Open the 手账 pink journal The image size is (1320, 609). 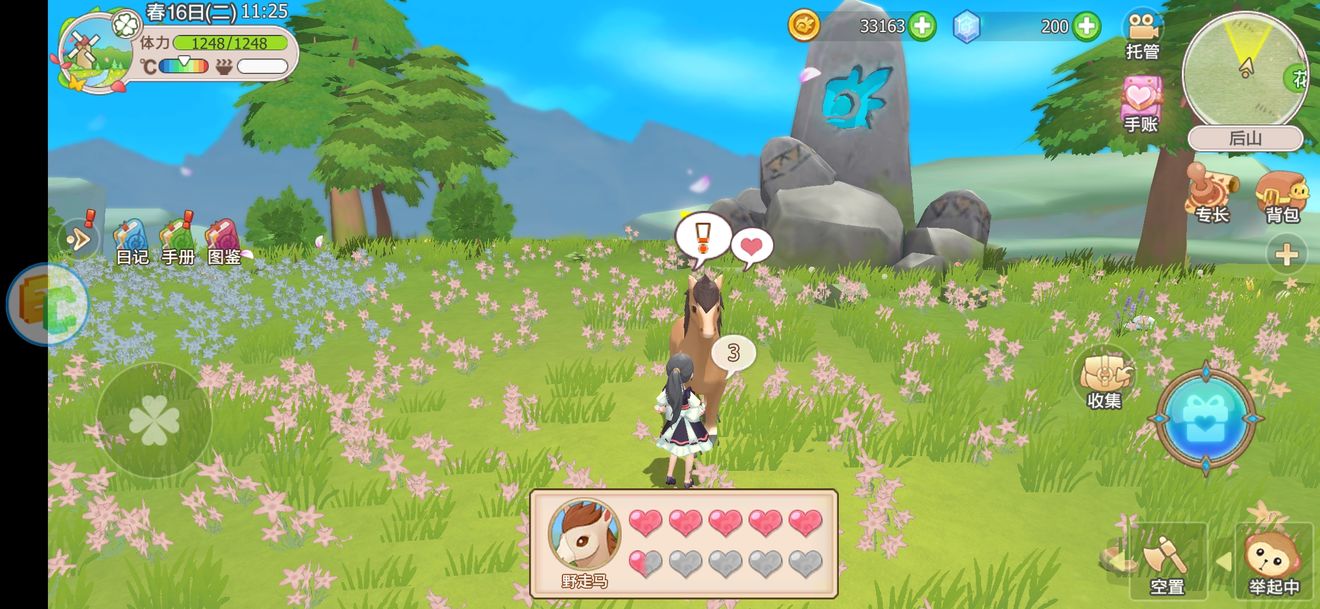tap(1141, 103)
